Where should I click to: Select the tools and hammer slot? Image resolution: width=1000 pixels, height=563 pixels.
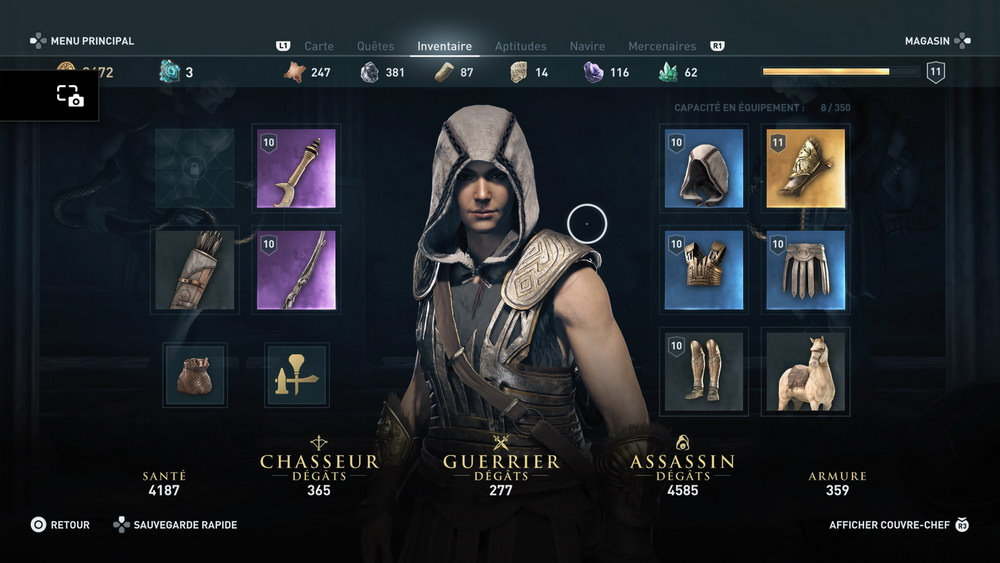(x=296, y=375)
